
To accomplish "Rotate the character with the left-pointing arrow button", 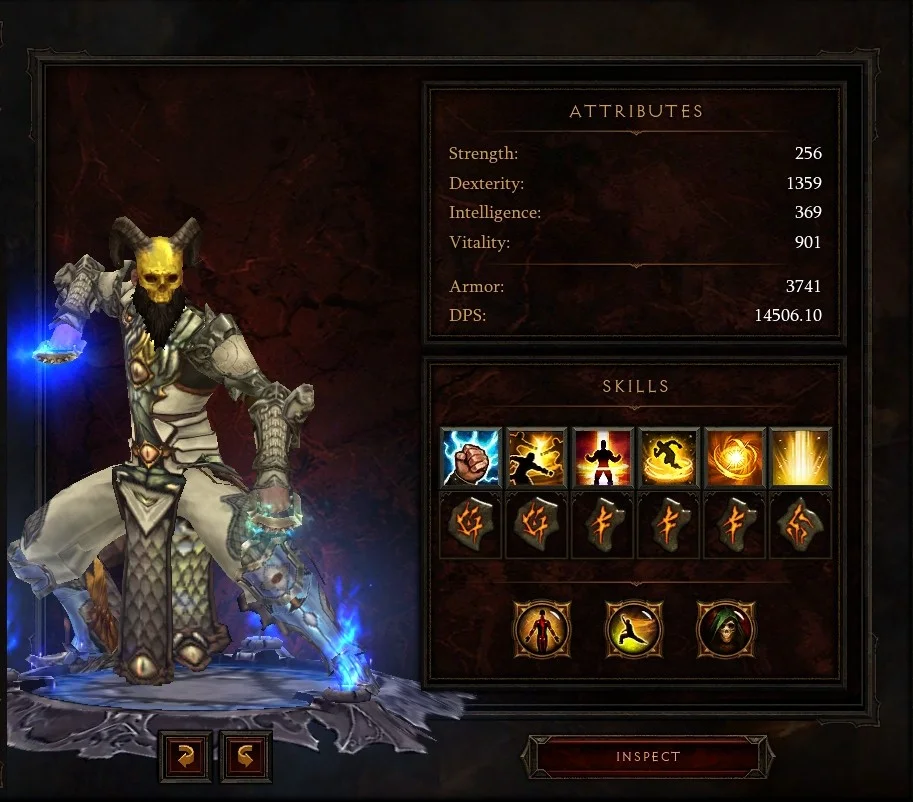I will click(185, 758).
